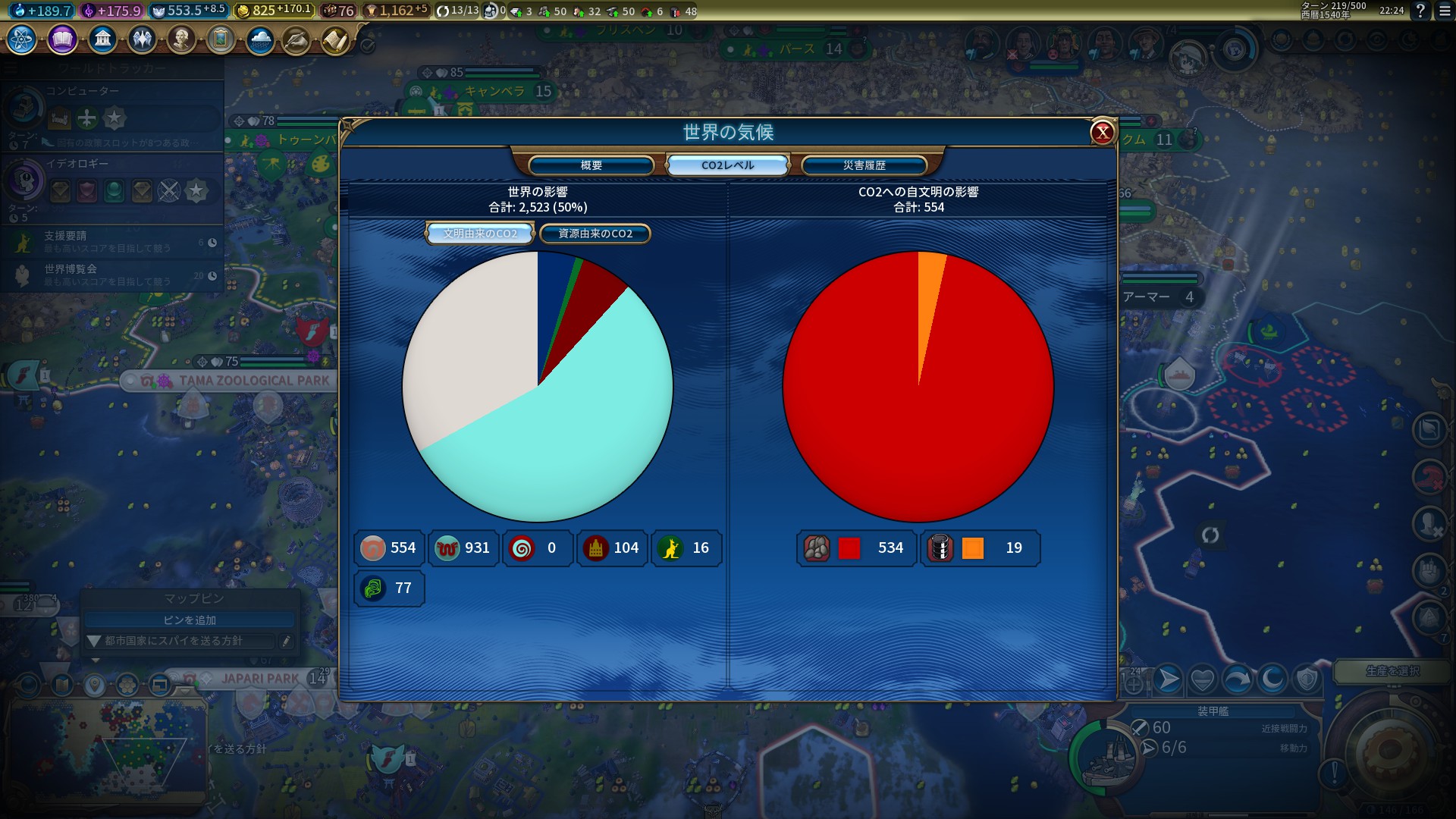This screenshot has width=1456, height=819.
Task: Activate the unit move-to arrow action
Action: [1168, 680]
